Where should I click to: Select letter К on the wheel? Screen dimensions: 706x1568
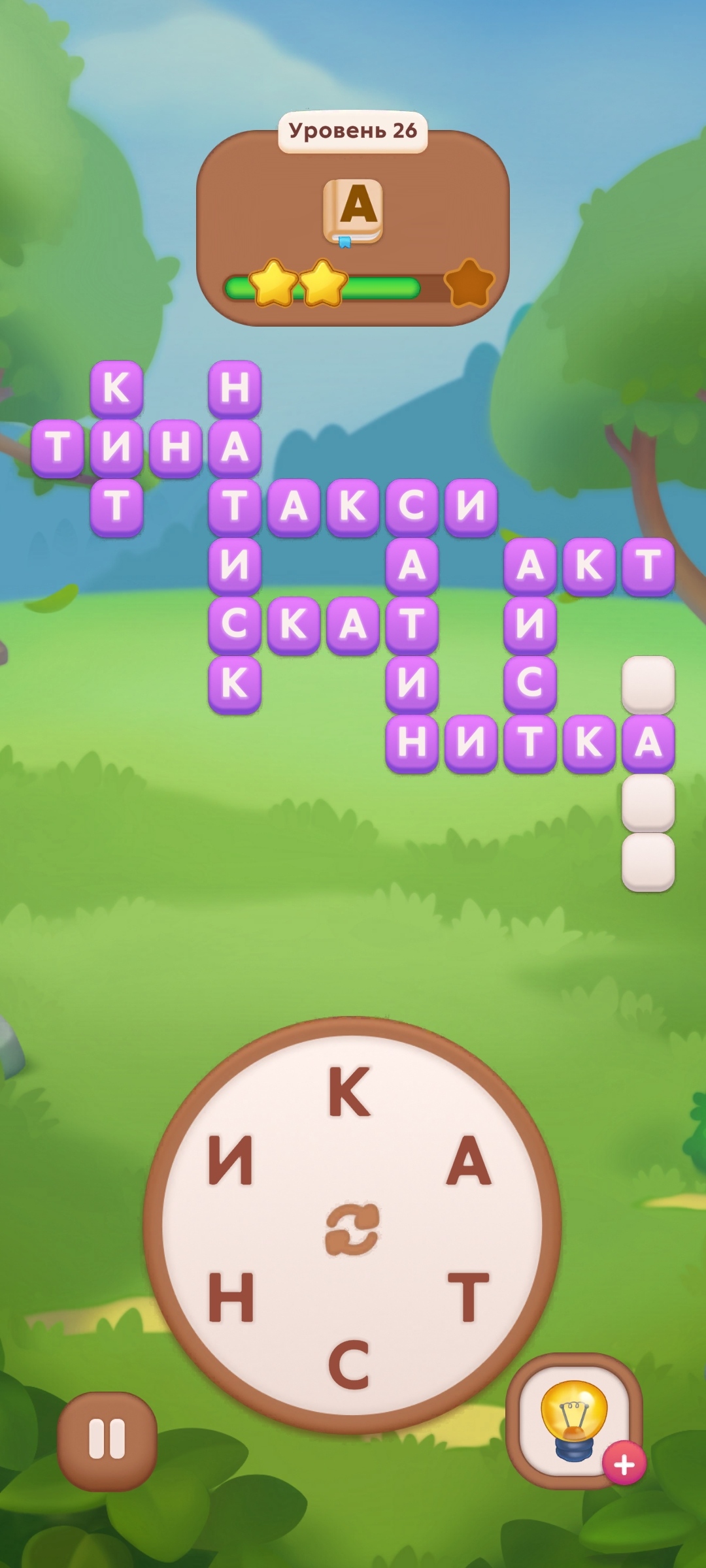(350, 1091)
